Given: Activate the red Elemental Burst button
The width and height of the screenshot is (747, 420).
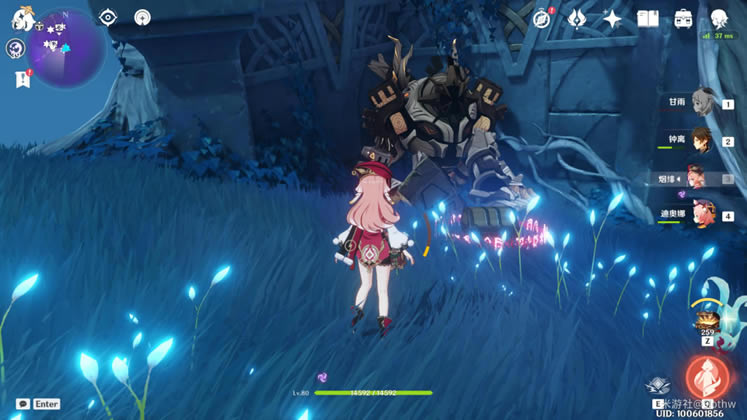Looking at the screenshot, I should point(707,379).
